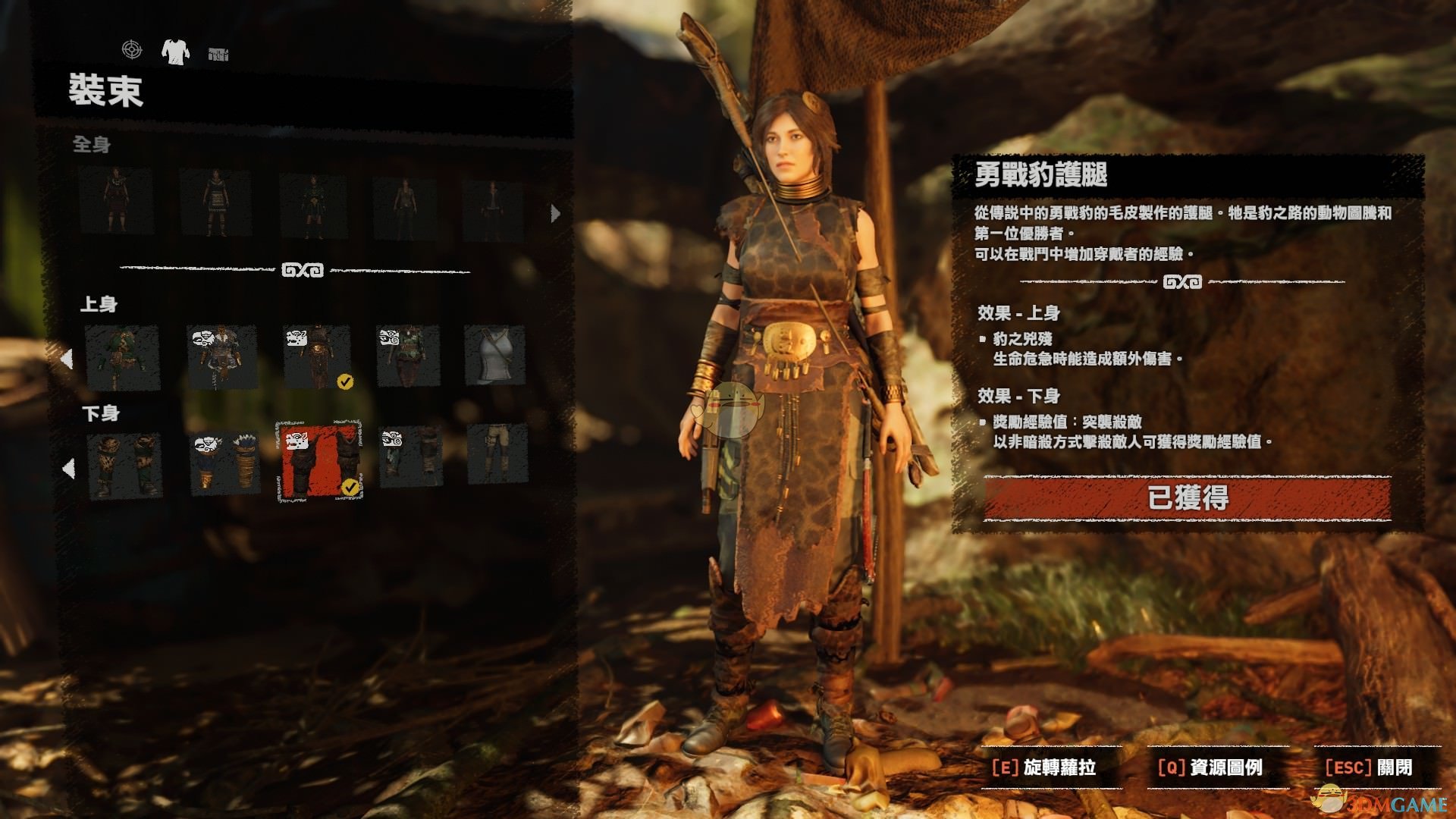Image resolution: width=1456 pixels, height=819 pixels.
Task: Click the red 已獲得 button
Action: (1187, 498)
